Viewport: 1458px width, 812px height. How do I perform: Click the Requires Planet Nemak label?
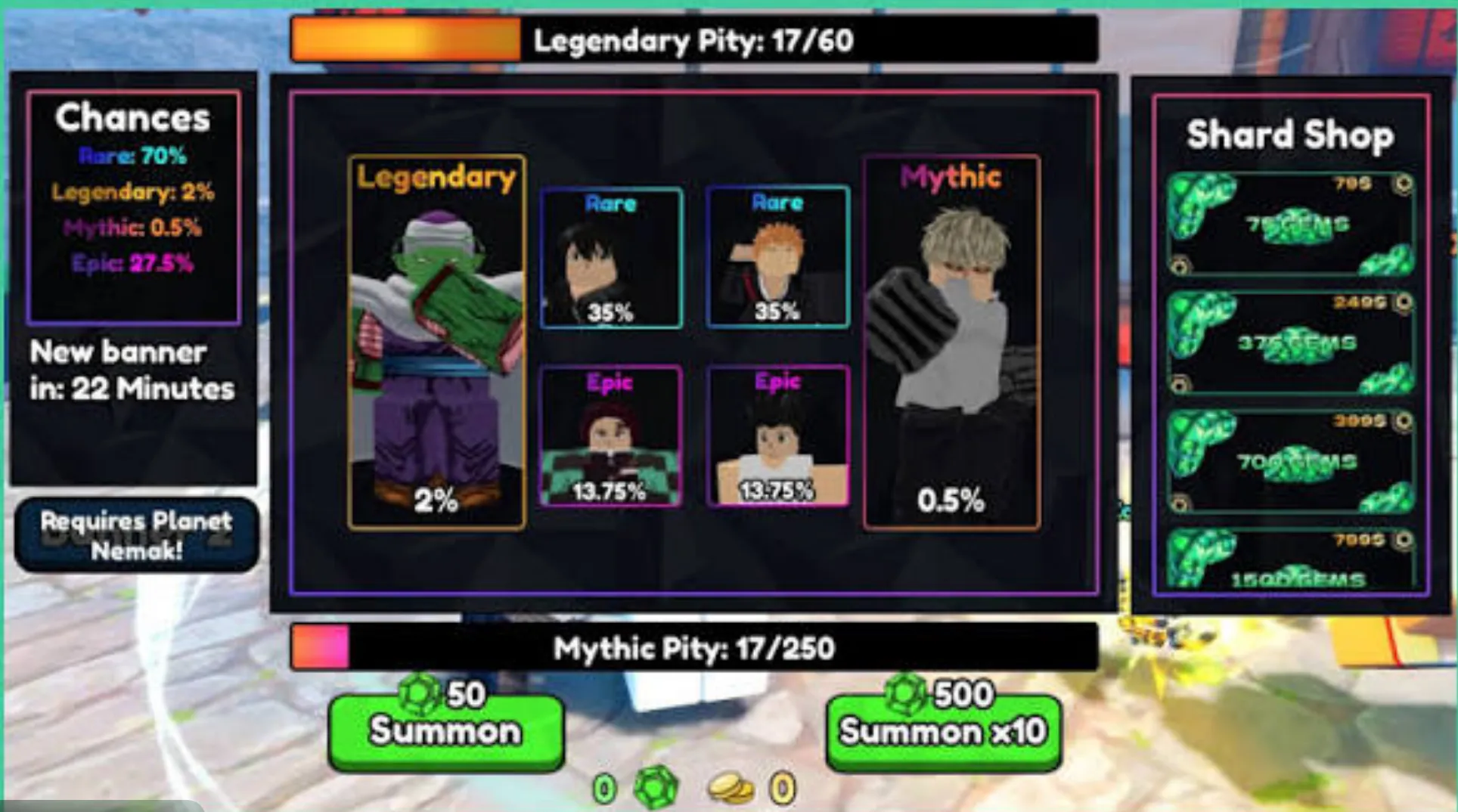[x=136, y=535]
